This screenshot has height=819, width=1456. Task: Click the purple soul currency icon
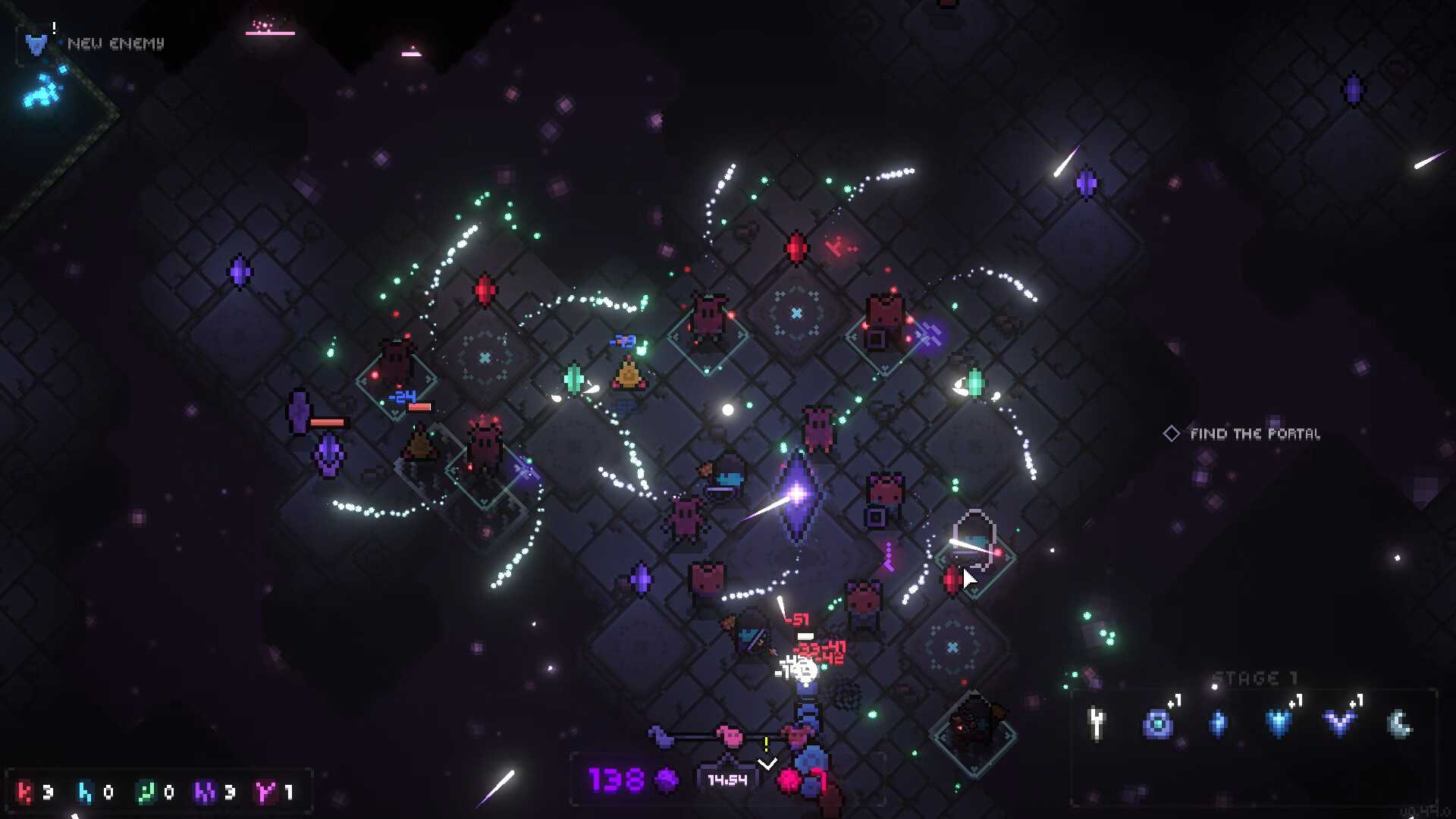pyautogui.click(x=667, y=780)
